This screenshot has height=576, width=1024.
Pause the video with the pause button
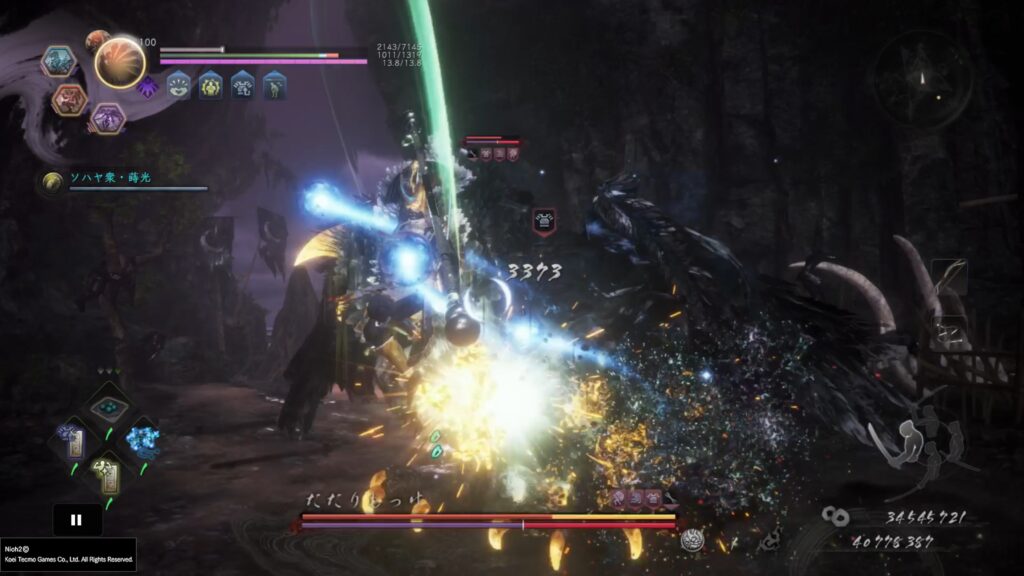77,520
